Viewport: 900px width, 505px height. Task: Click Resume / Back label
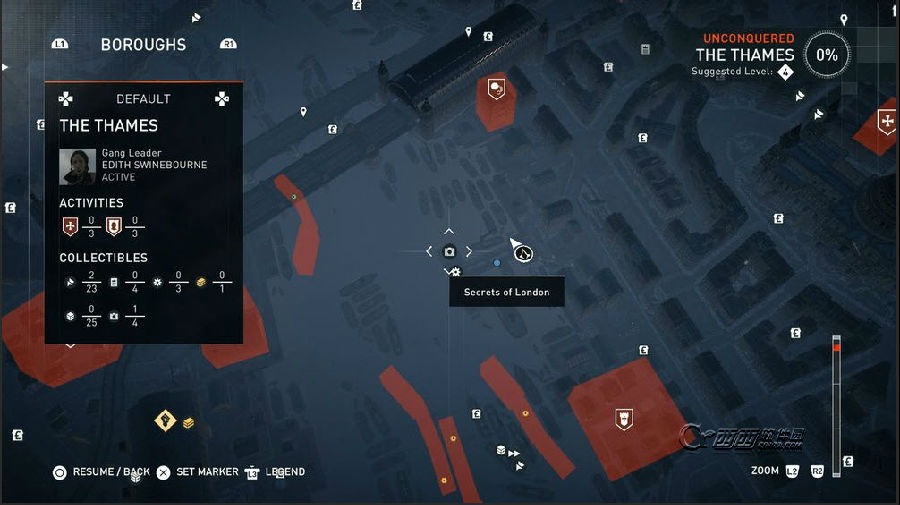click(x=111, y=472)
